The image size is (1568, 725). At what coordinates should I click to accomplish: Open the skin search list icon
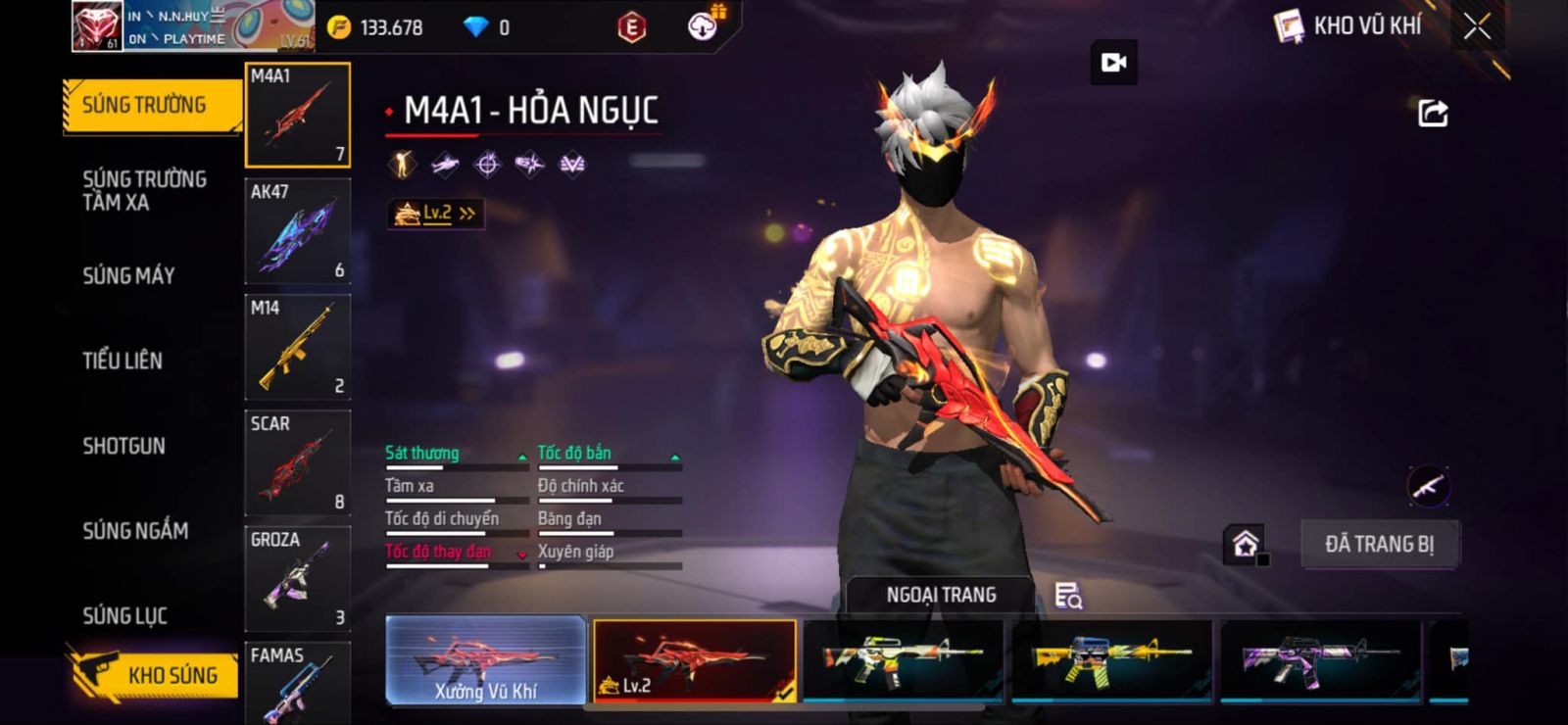point(1067,595)
